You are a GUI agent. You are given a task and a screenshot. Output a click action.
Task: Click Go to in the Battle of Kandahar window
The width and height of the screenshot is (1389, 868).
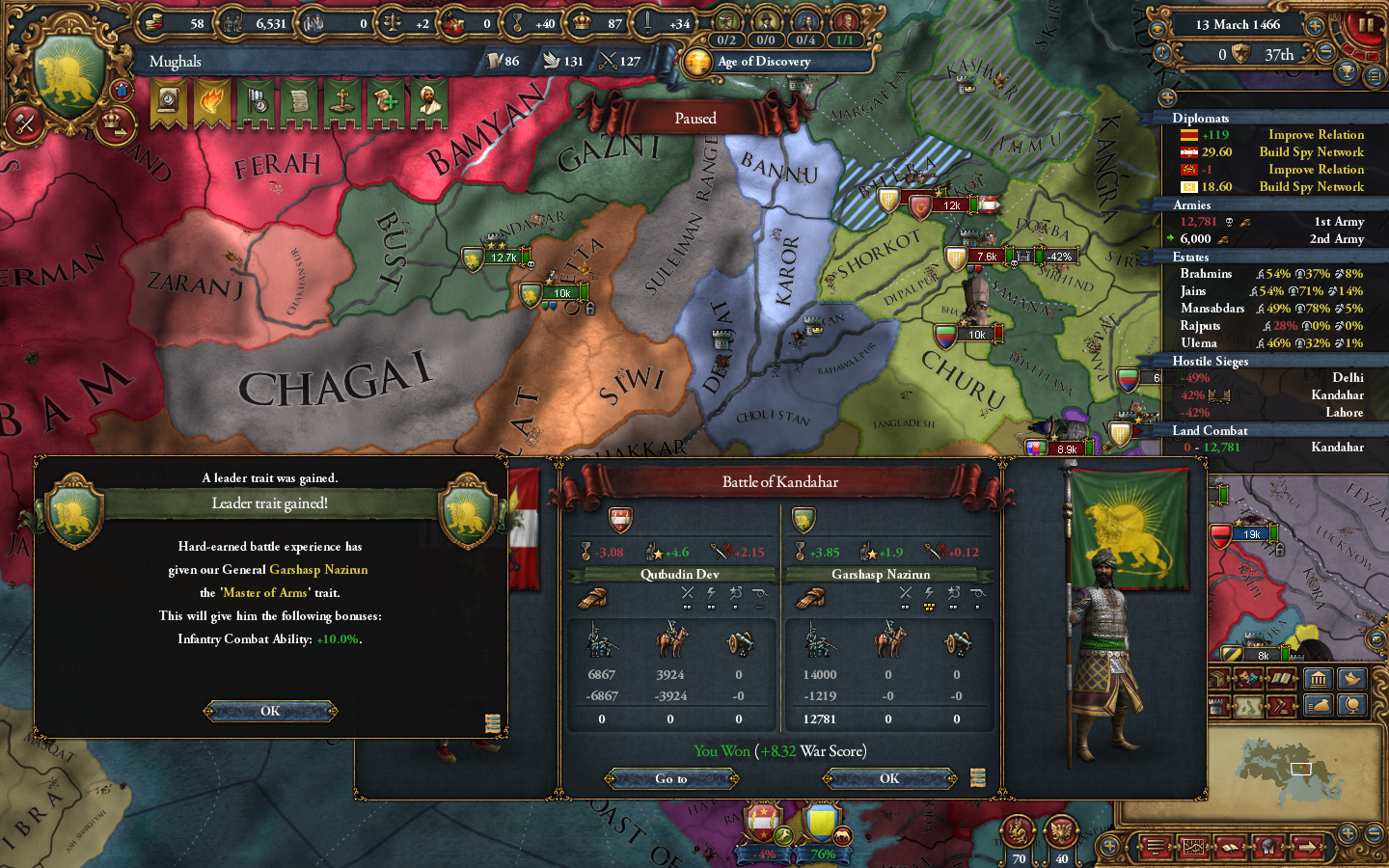[671, 778]
